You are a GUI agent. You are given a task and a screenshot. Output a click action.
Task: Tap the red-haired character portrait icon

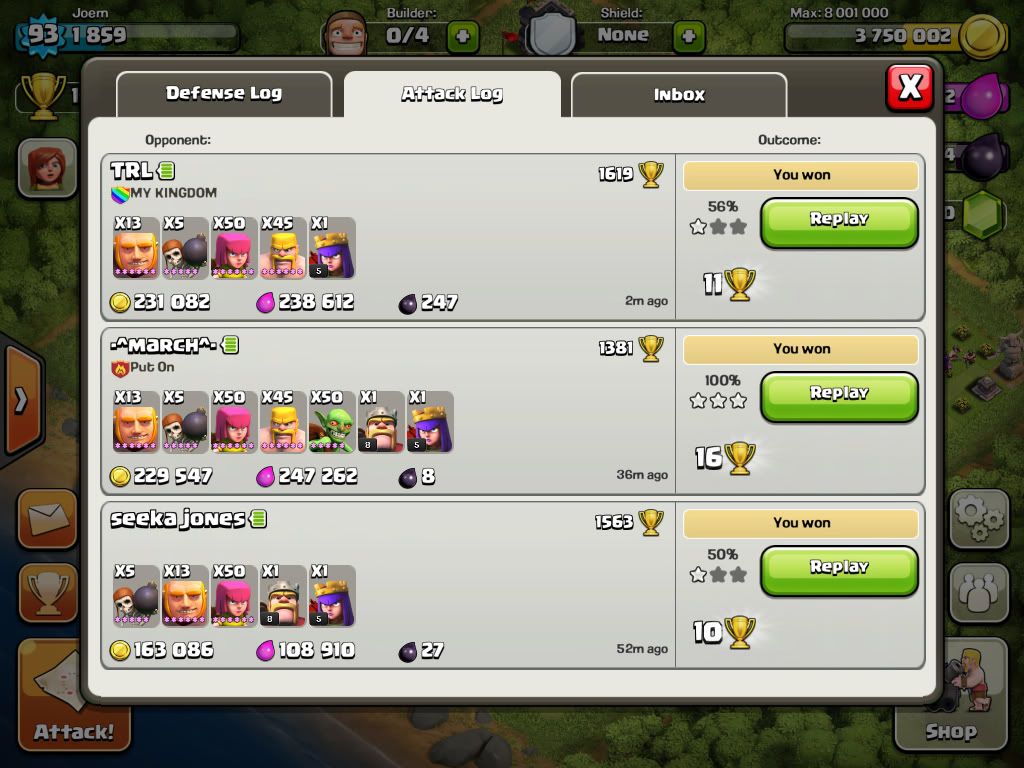[x=47, y=167]
